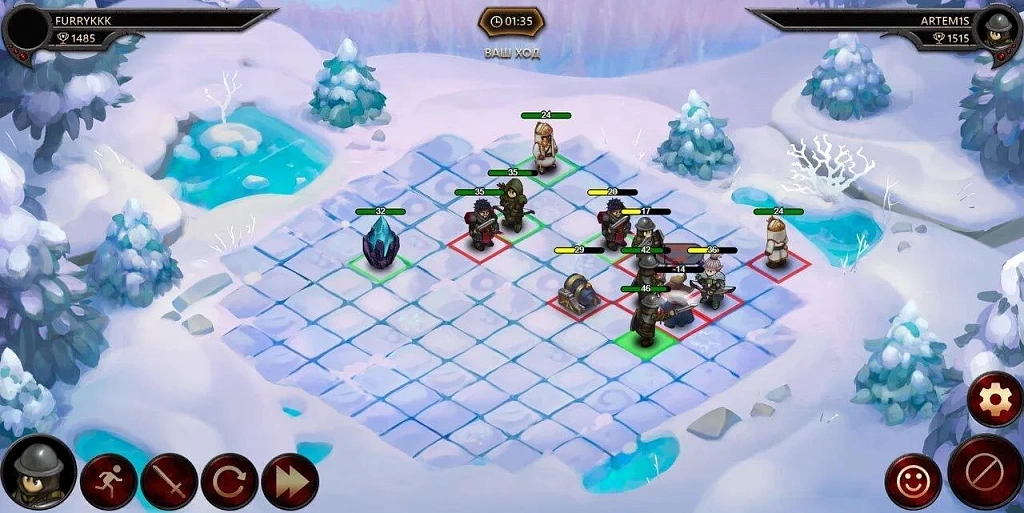
Task: Open the gear settings menu
Action: [x=994, y=400]
